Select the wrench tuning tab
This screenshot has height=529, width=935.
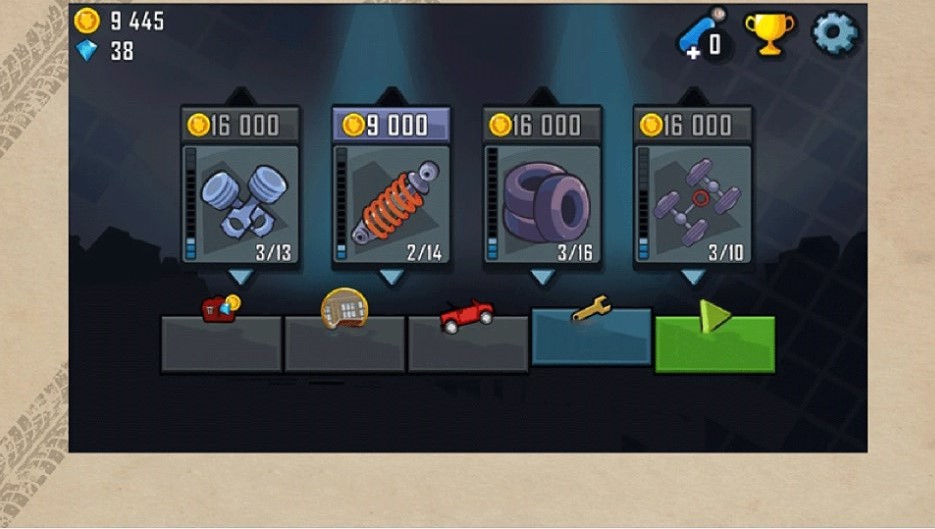591,336
